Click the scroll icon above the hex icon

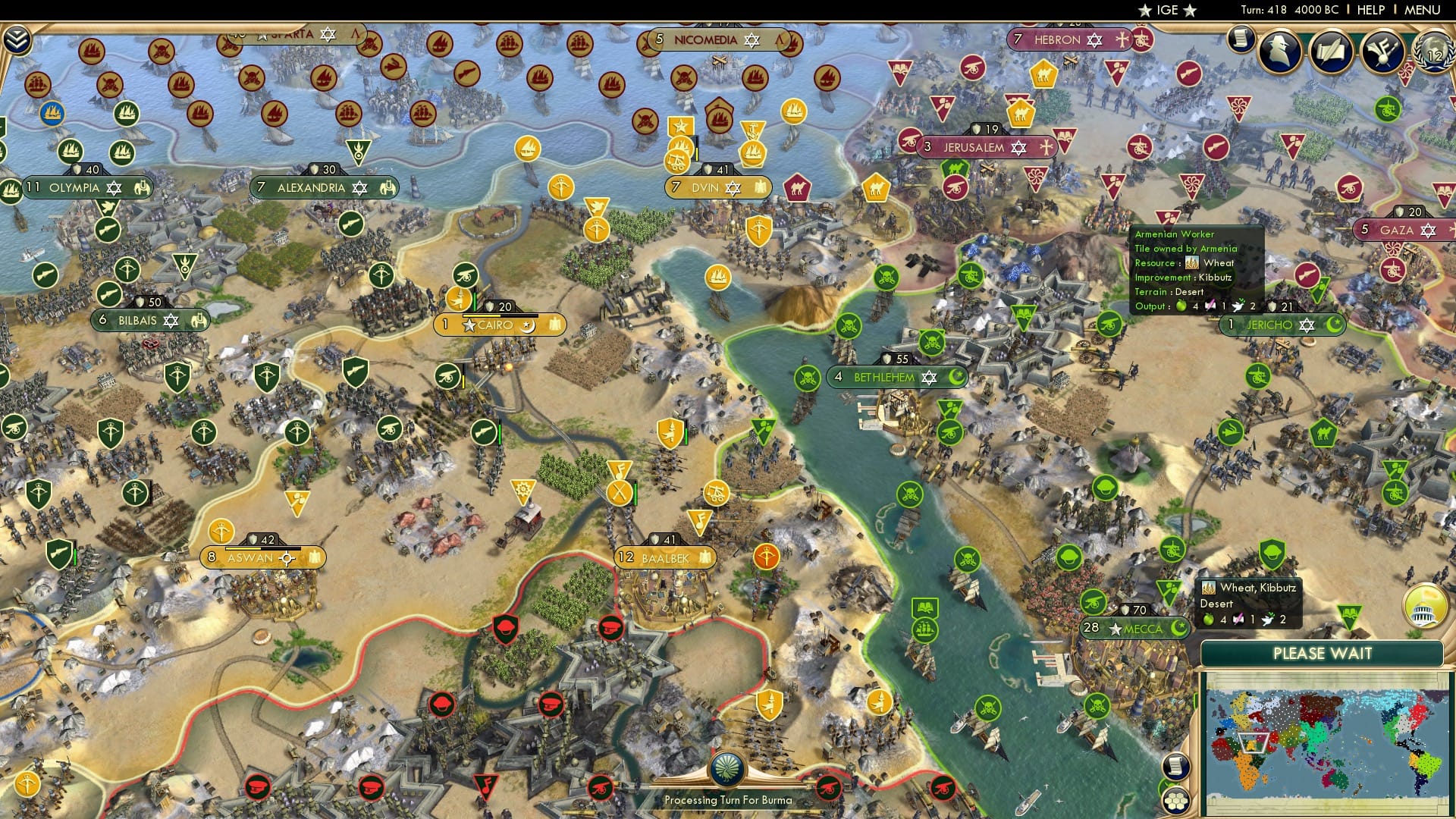tap(1175, 766)
